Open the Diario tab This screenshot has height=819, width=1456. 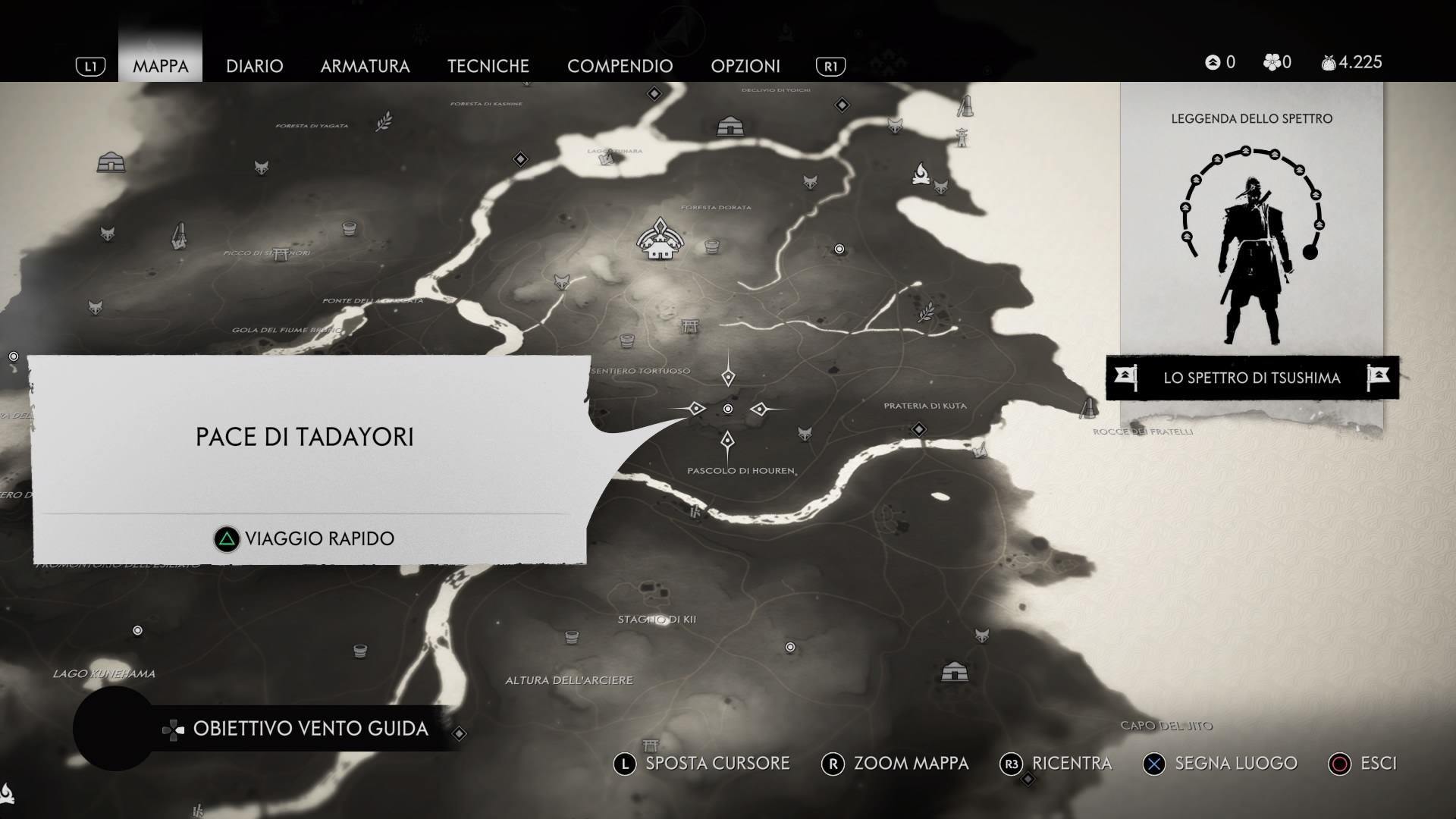(x=254, y=66)
